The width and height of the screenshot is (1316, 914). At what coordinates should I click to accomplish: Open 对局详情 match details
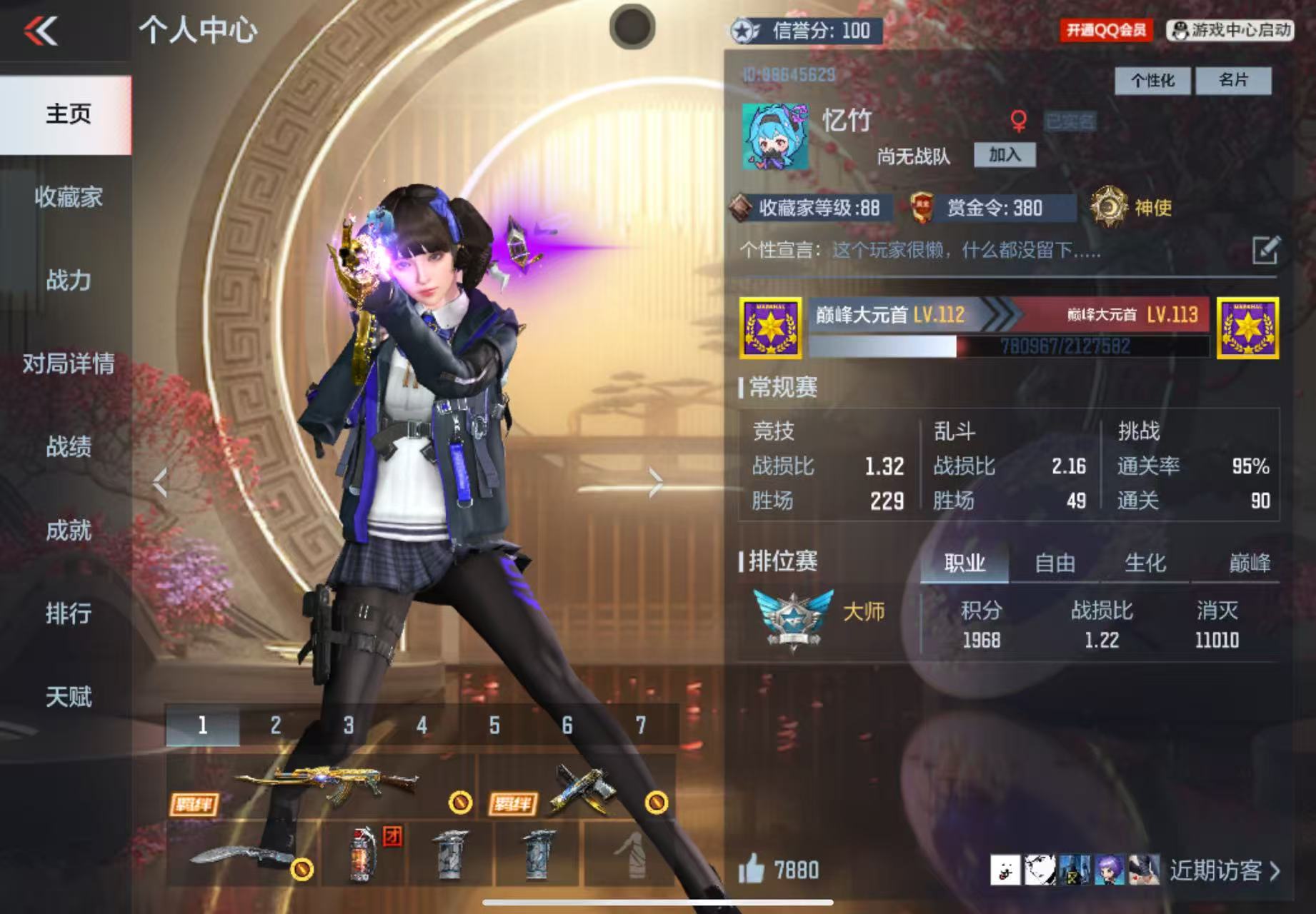coord(68,363)
